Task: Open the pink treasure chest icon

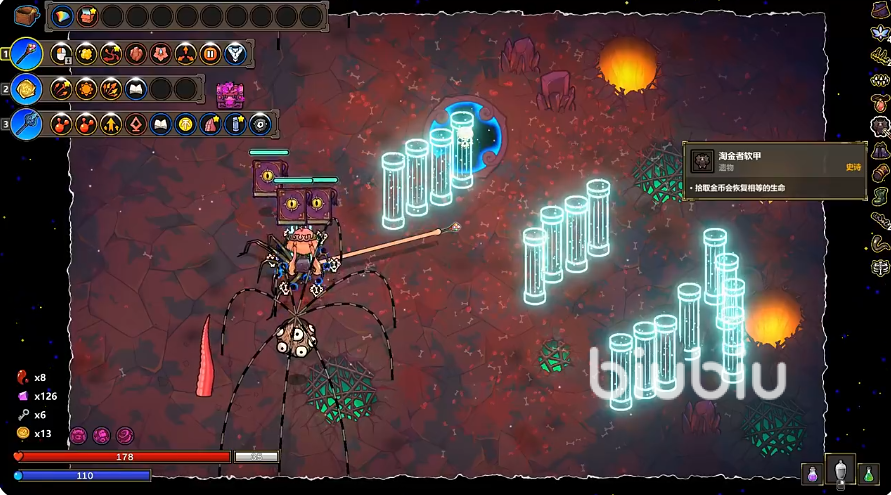Action: pos(230,94)
